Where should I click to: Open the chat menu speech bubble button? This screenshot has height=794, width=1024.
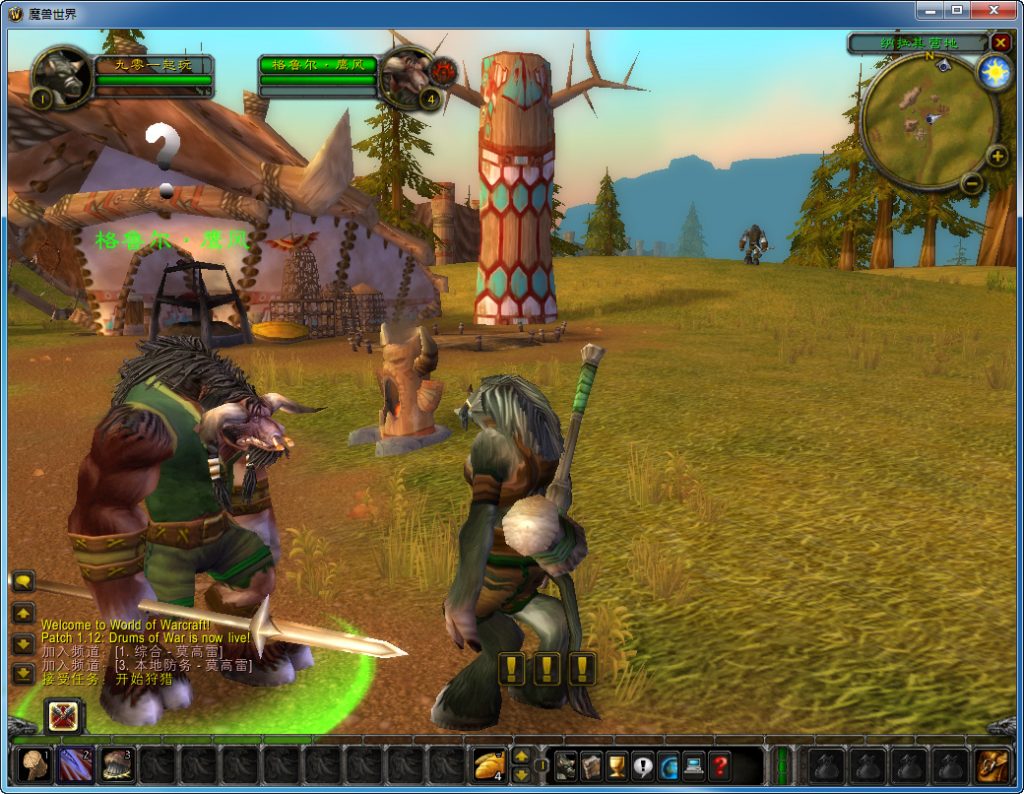coord(23,581)
